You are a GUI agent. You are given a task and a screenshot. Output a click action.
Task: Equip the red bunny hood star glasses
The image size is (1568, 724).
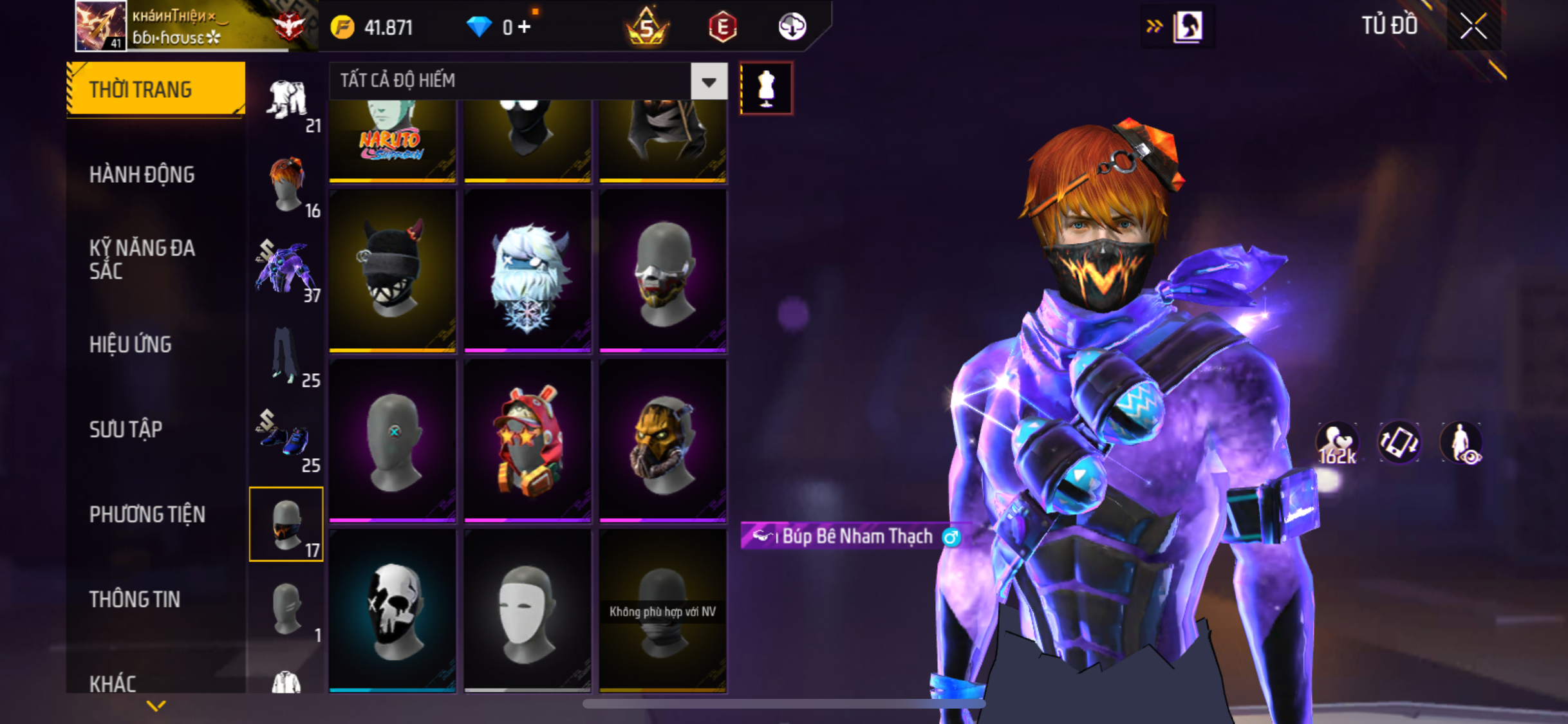click(x=527, y=440)
